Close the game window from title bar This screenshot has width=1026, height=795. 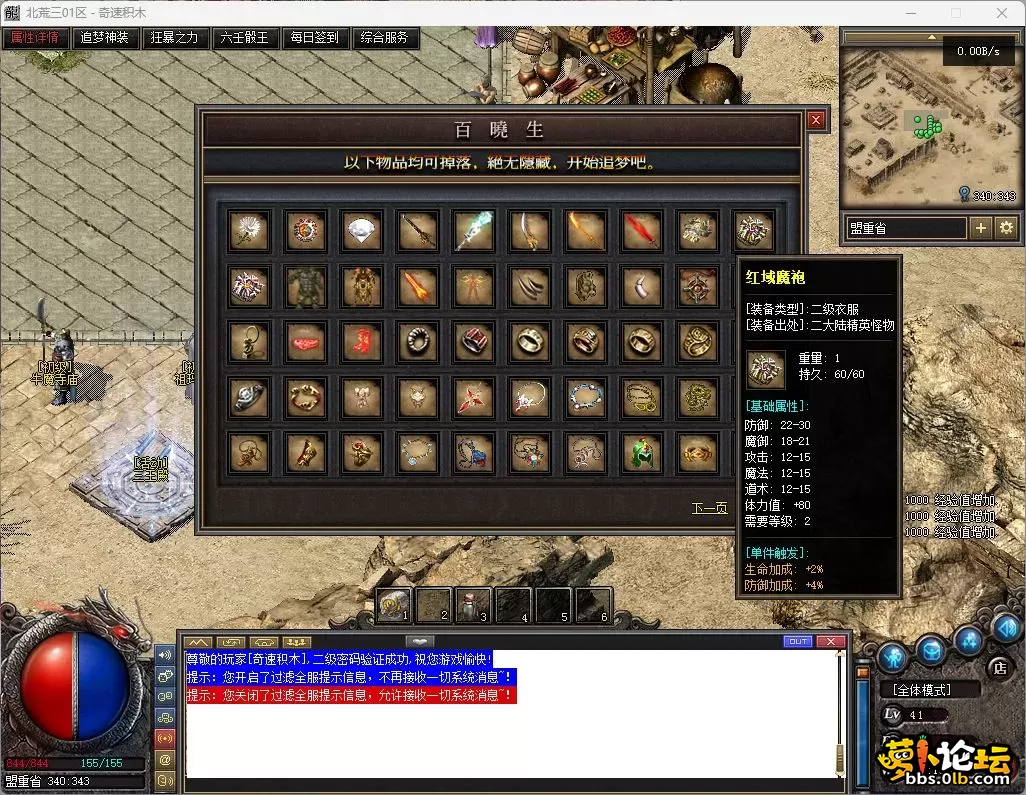(1001, 13)
